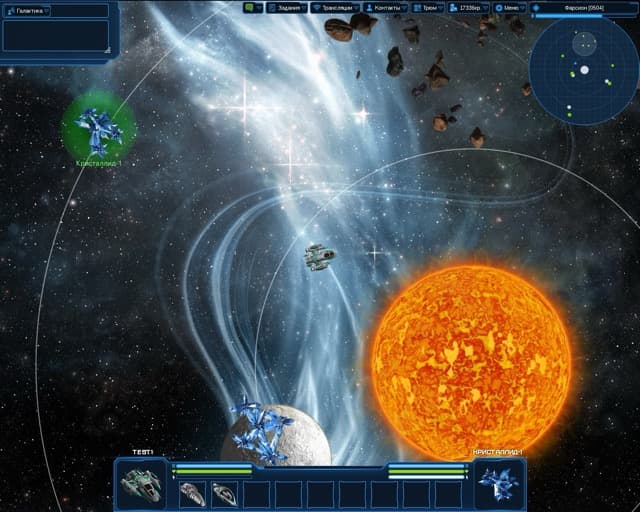The height and width of the screenshot is (512, 640).
Task: Click the green chat bubble button
Action: (253, 7)
